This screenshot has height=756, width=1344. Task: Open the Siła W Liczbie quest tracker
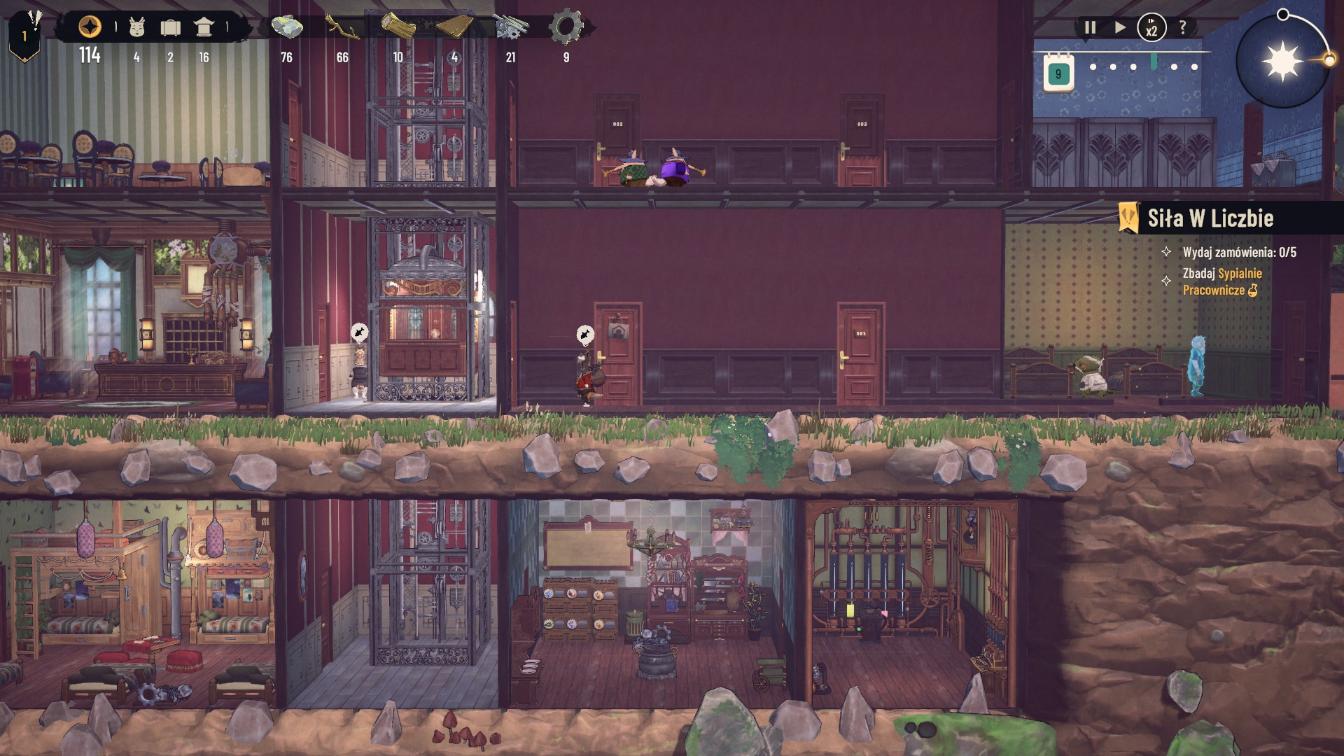tap(1211, 218)
